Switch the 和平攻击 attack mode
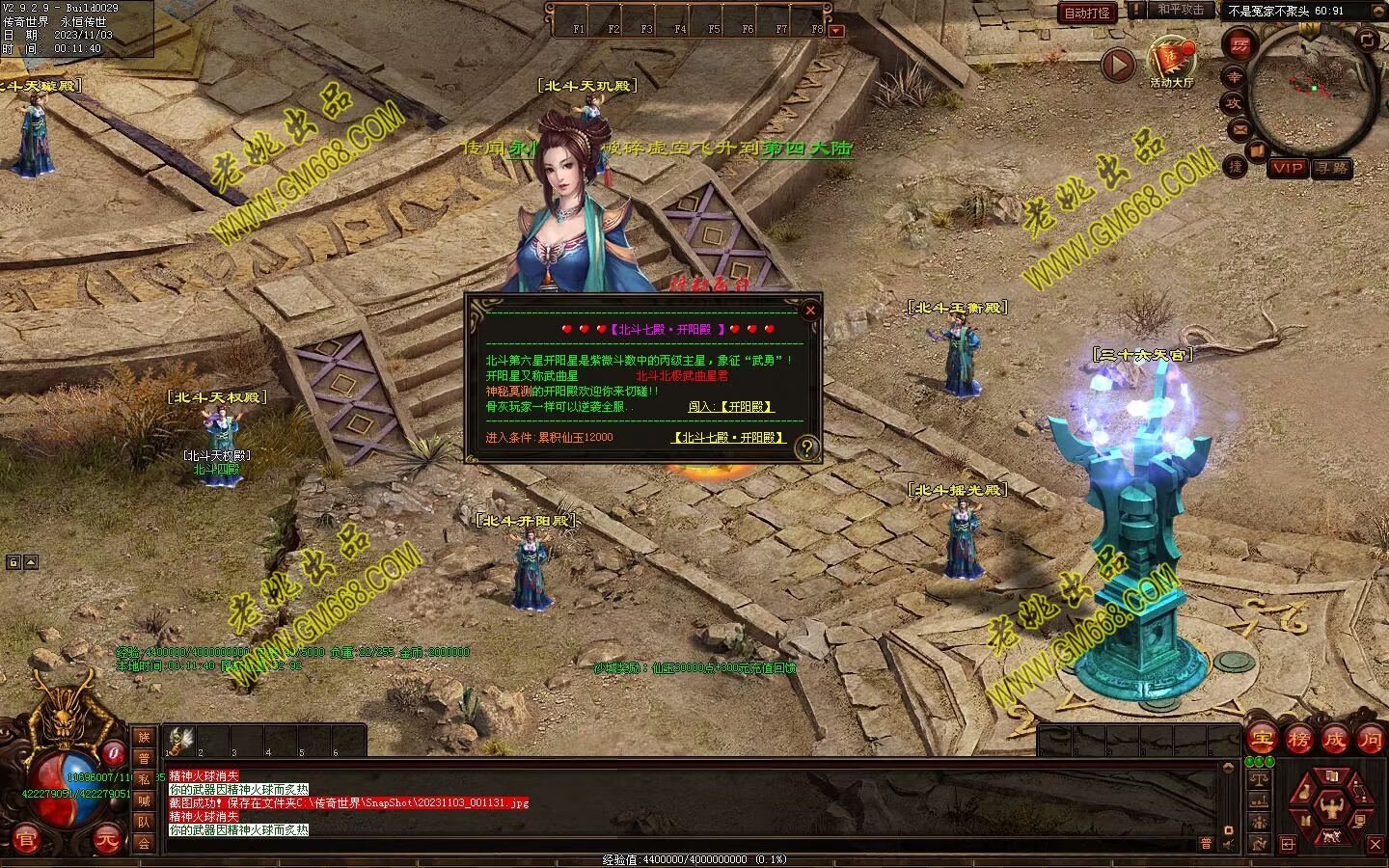Screen dimensions: 1389x868 coord(1180,11)
